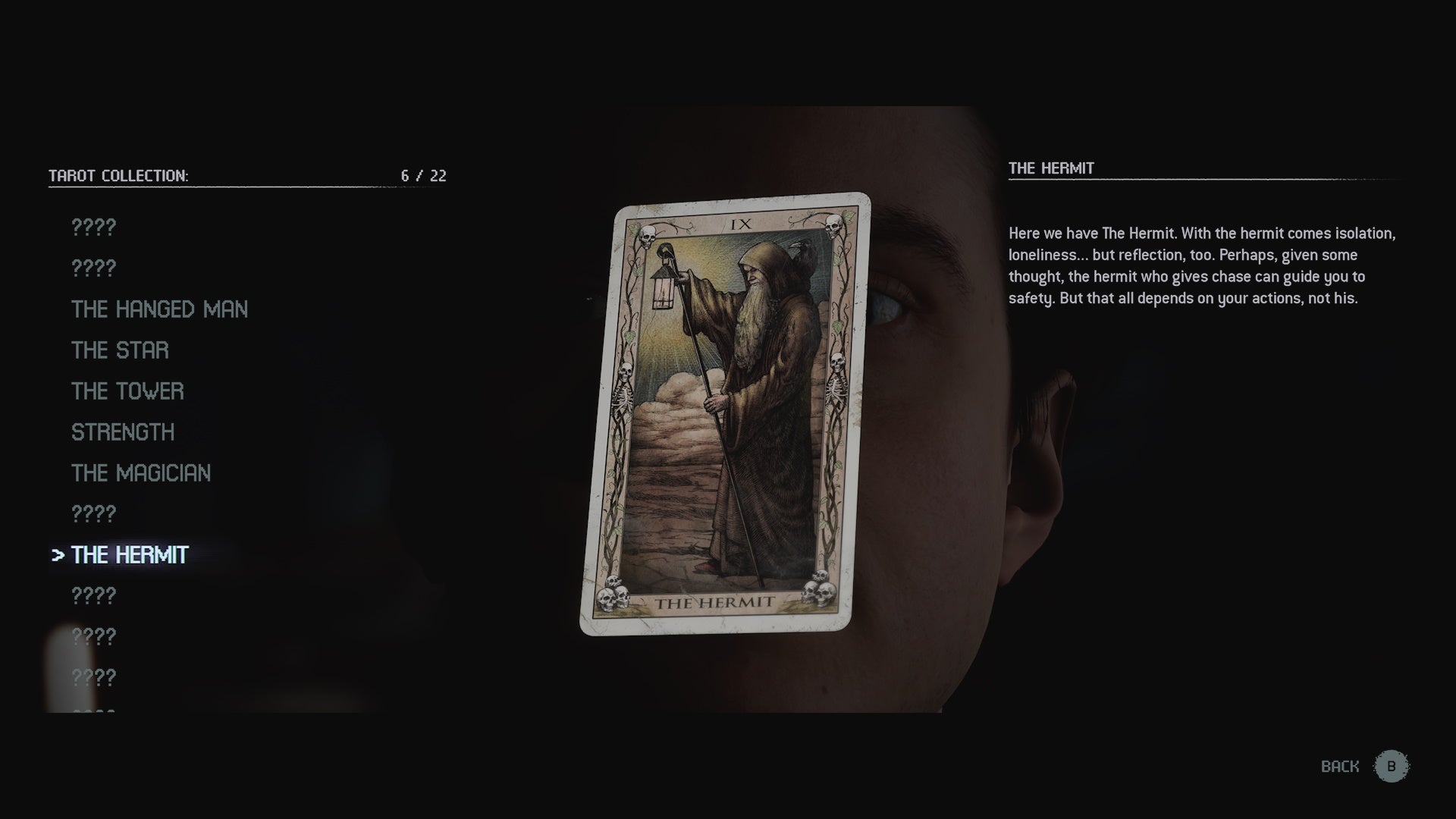Click the Back label to exit the menu
Image resolution: width=1456 pixels, height=819 pixels.
[x=1338, y=766]
